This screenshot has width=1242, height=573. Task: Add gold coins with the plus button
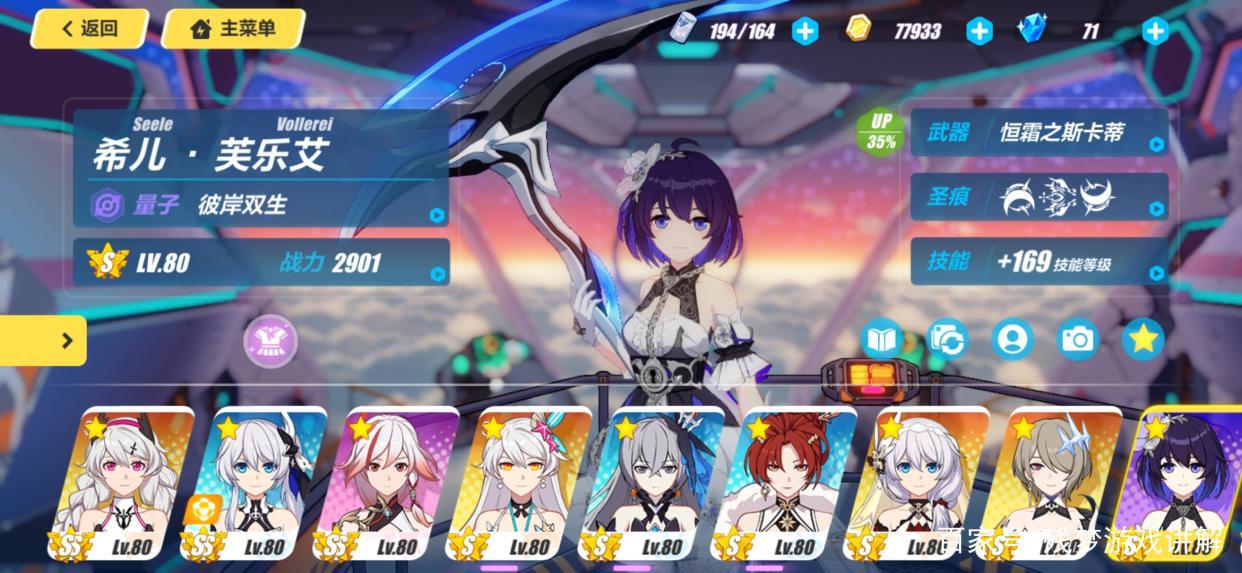pyautogui.click(x=979, y=31)
